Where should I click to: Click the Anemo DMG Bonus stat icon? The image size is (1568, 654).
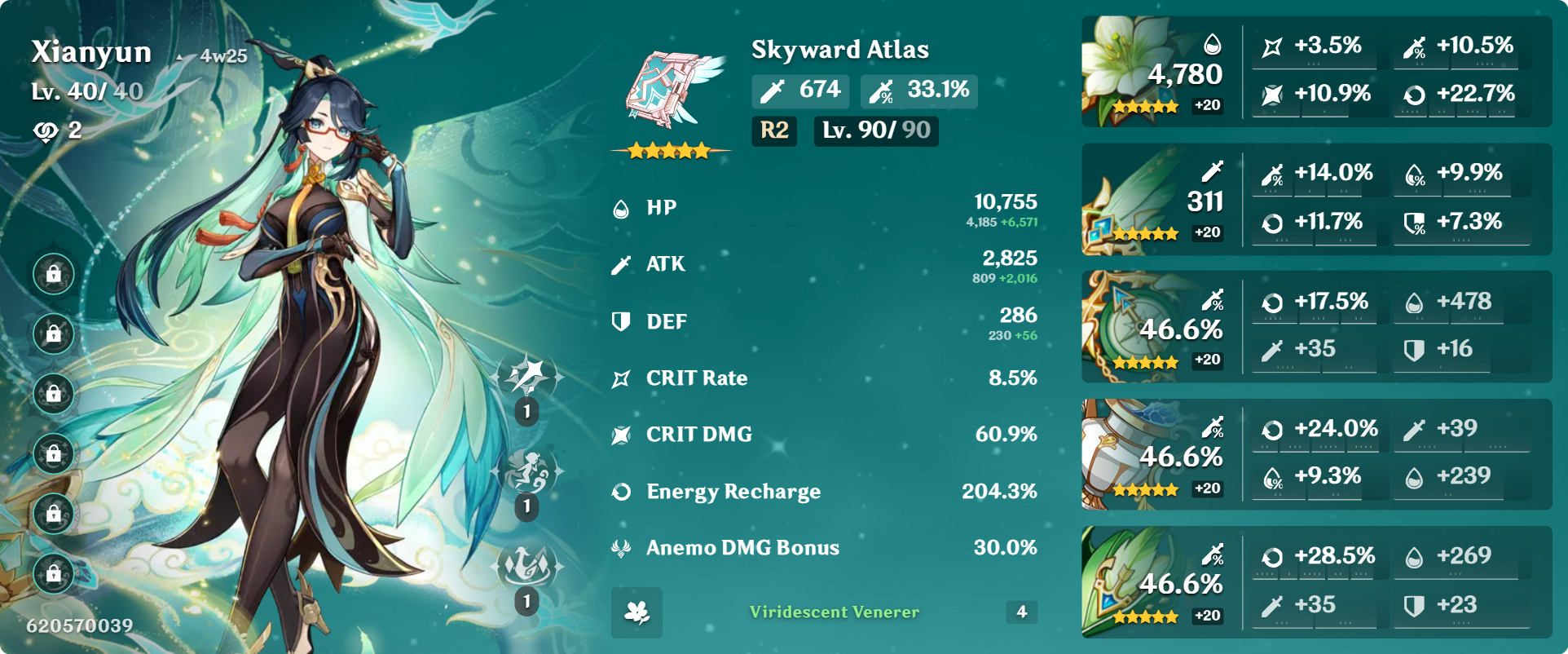[x=620, y=547]
